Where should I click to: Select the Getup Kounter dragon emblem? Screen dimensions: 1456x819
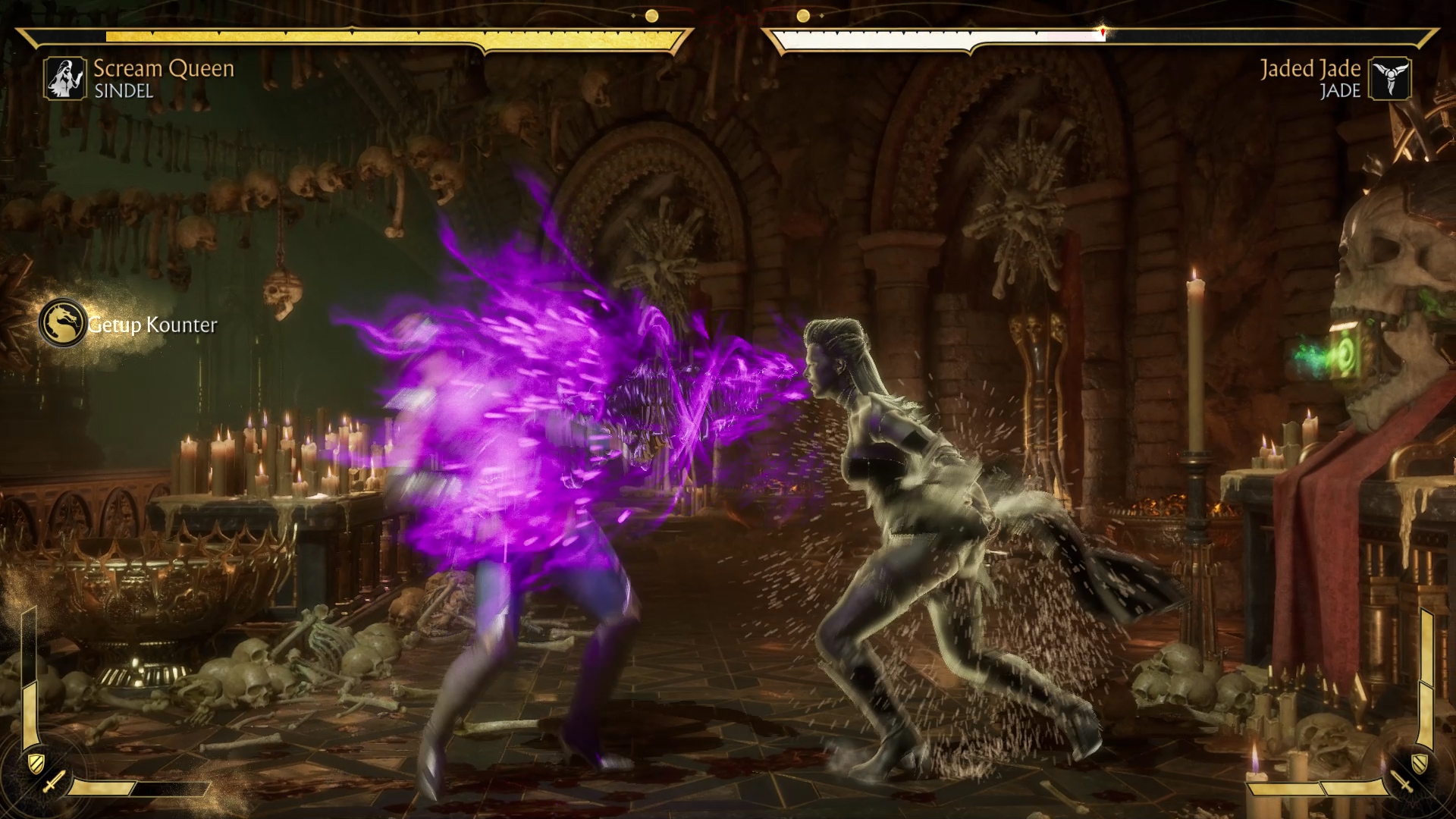pos(62,323)
